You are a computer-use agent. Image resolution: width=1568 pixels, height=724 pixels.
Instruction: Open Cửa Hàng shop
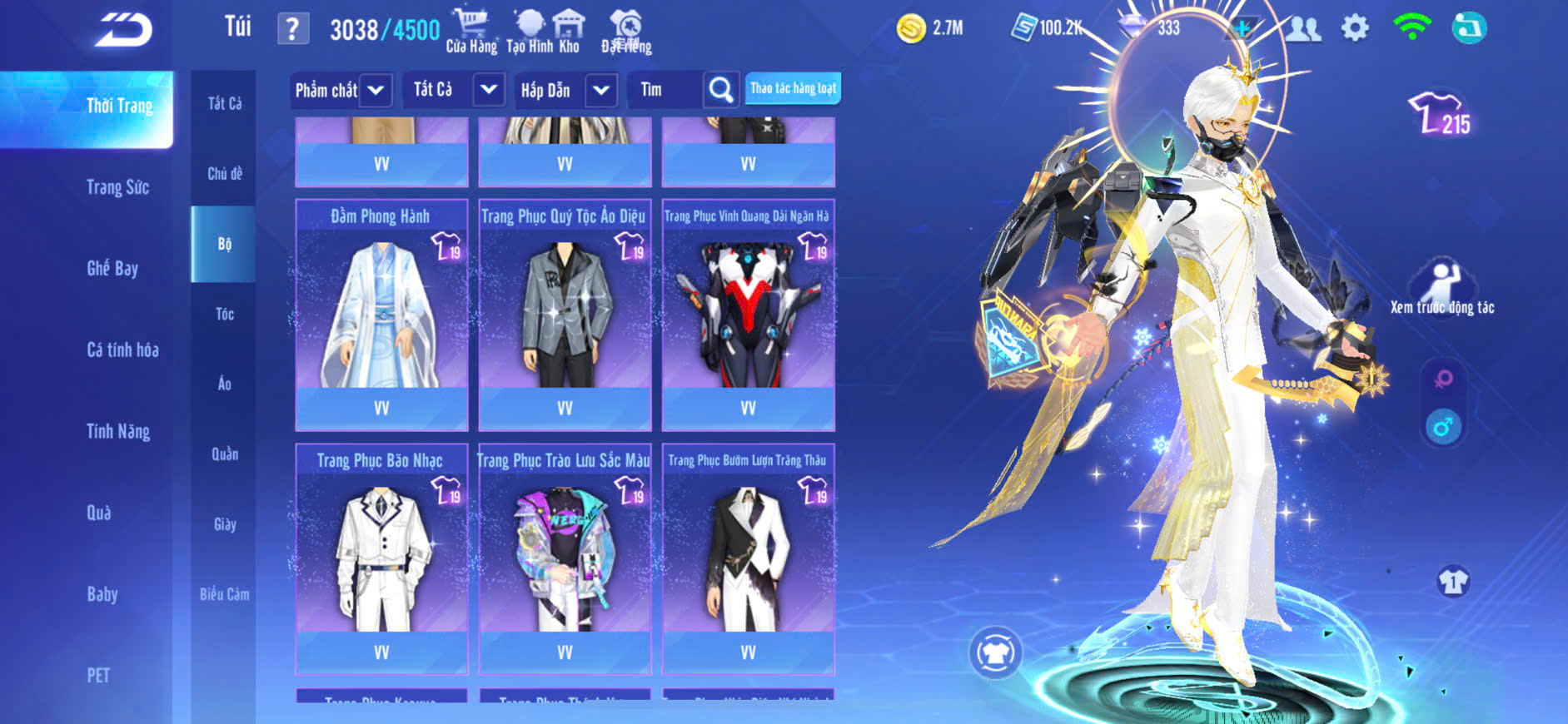tap(470, 32)
